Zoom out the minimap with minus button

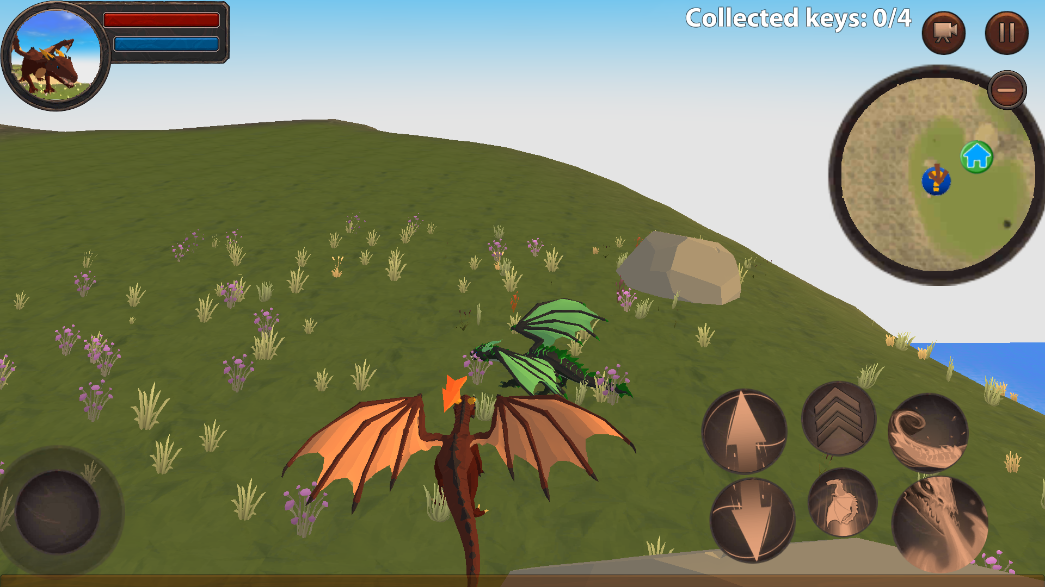click(x=1007, y=90)
